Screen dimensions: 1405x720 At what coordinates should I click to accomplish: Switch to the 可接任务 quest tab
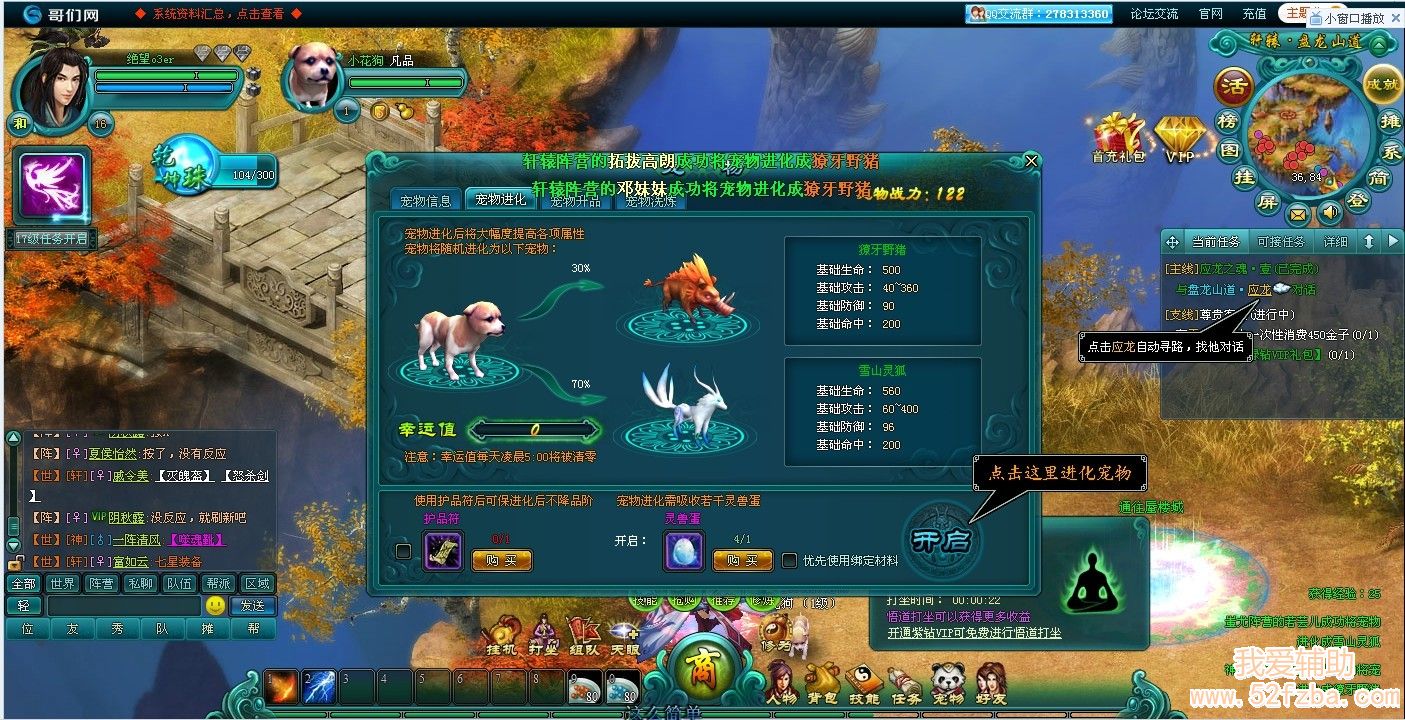[x=1280, y=242]
